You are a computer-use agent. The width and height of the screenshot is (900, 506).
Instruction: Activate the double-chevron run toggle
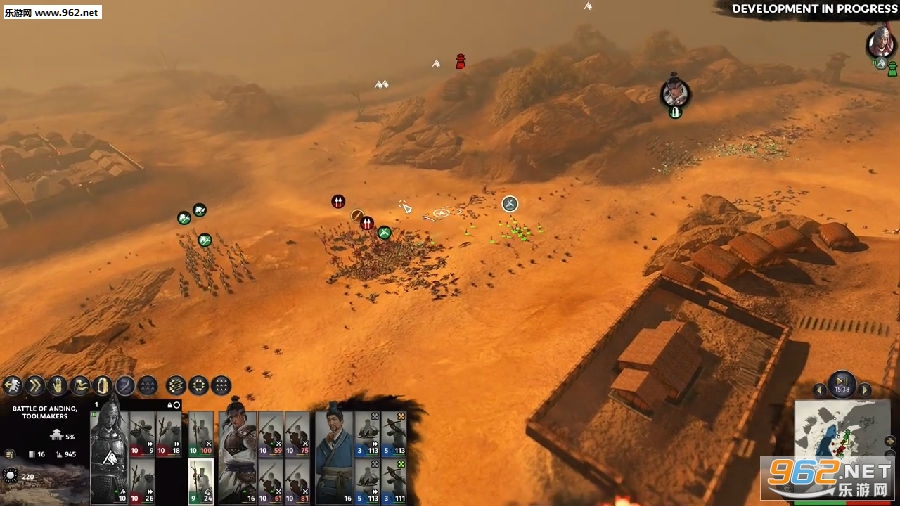(x=34, y=385)
